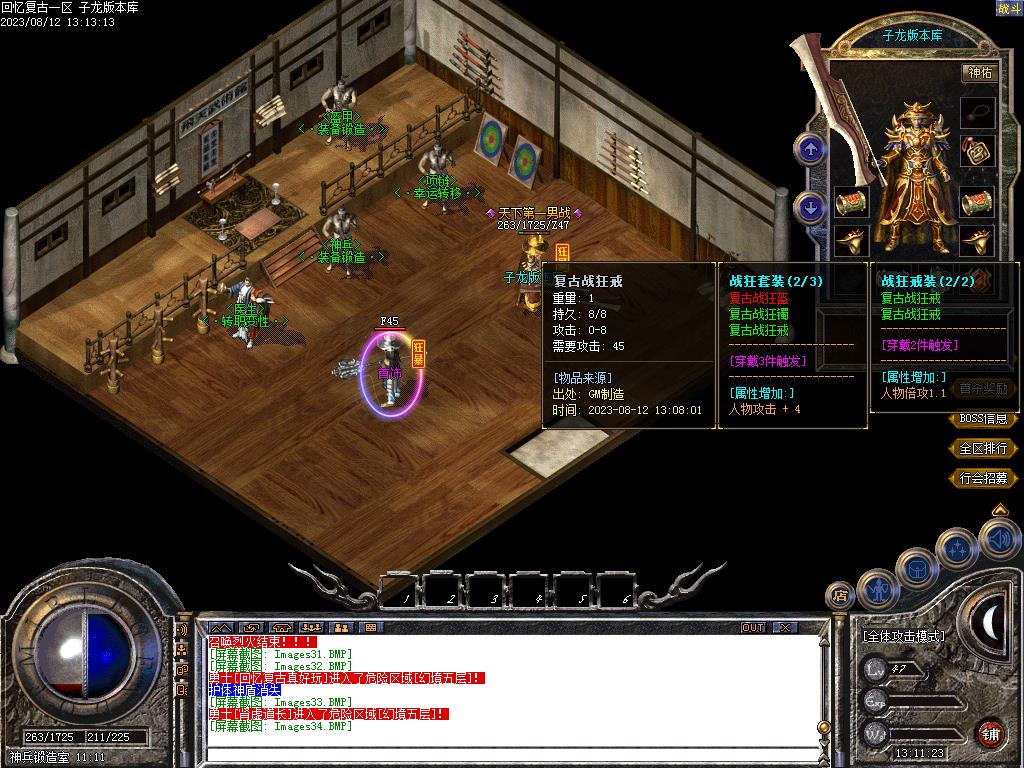Switch the 全体攻击模式 attack mode label

(903, 636)
